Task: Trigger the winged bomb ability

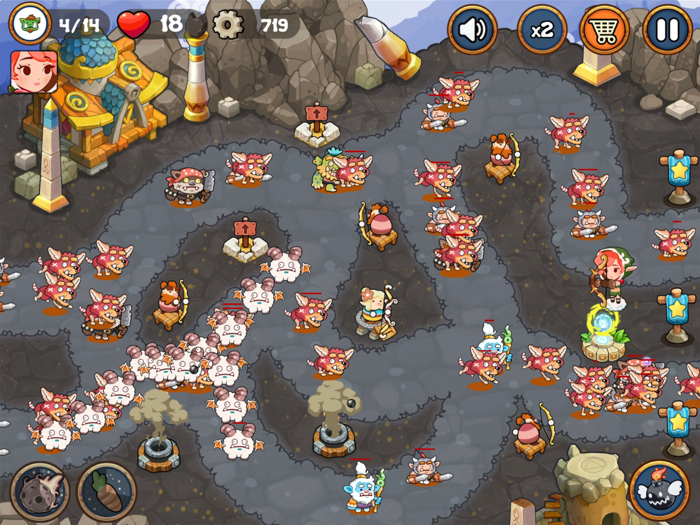Action: (660, 490)
